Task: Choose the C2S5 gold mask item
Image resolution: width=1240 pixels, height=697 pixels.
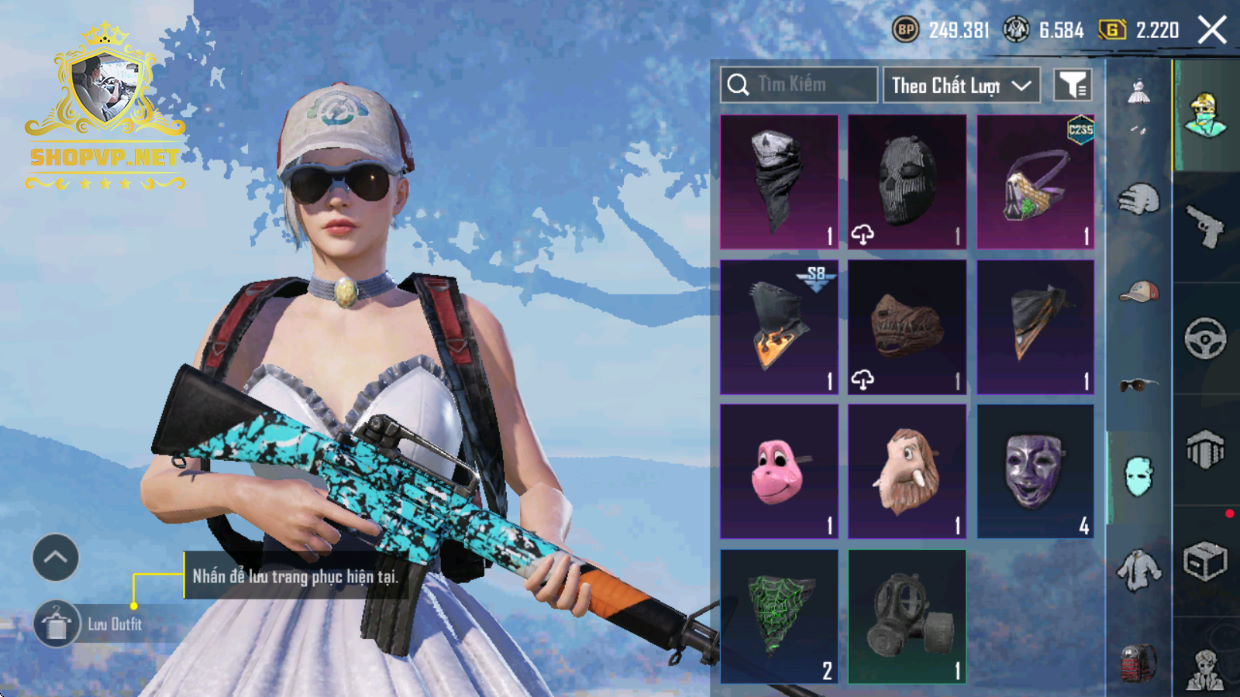Action: coord(1035,181)
